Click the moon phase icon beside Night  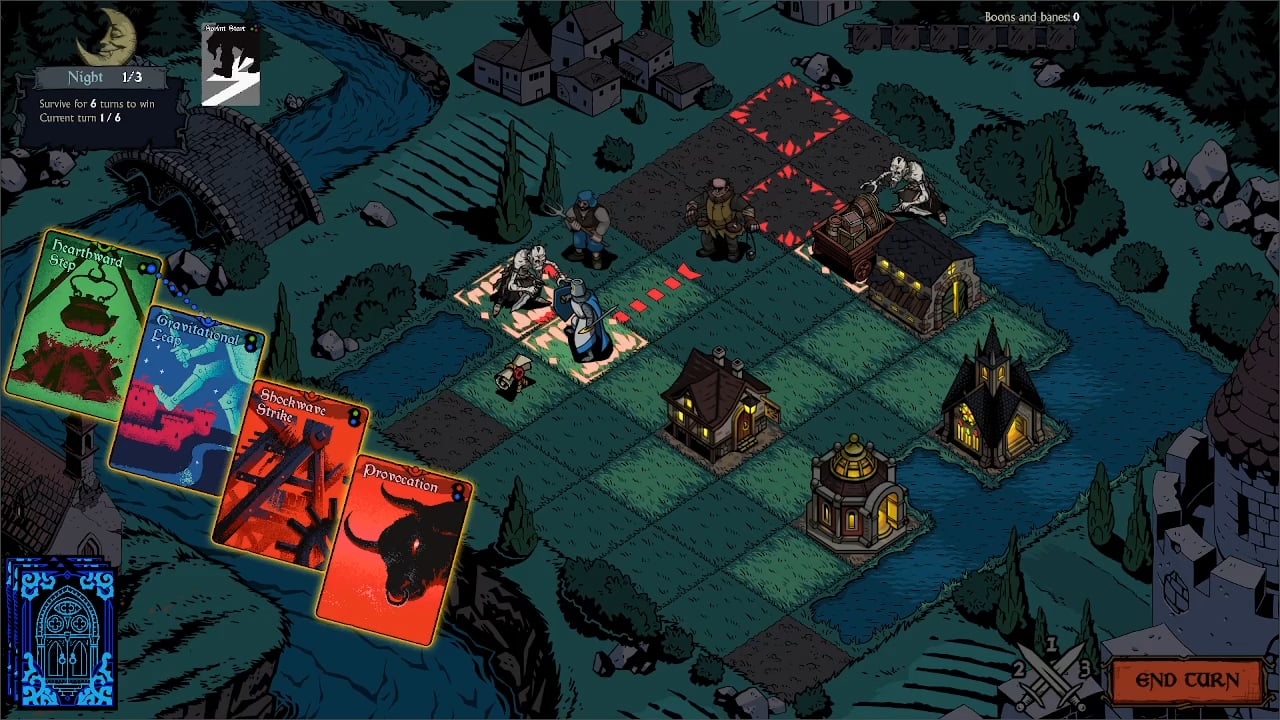click(105, 35)
